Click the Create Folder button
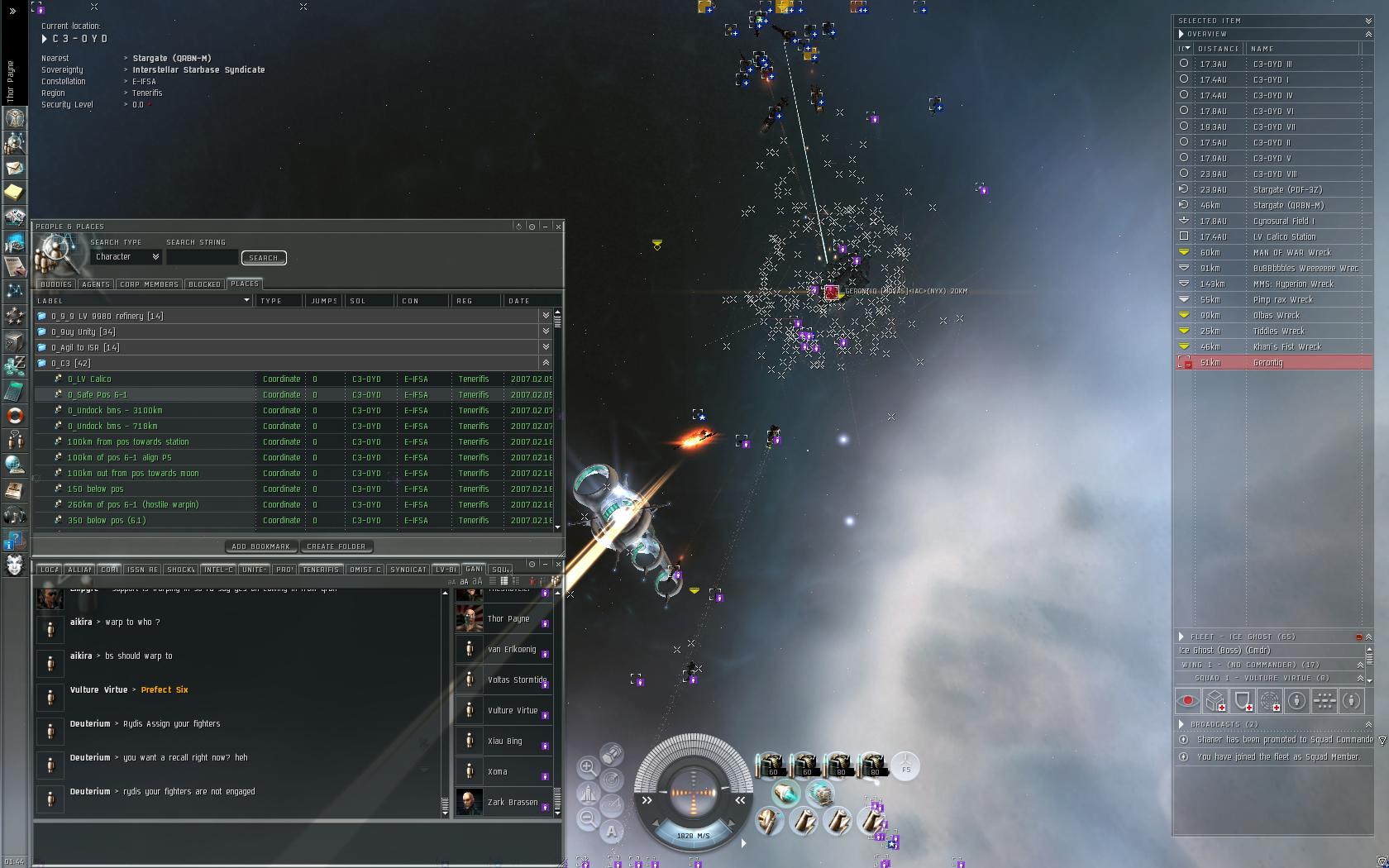Viewport: 1389px width, 868px height. click(336, 546)
